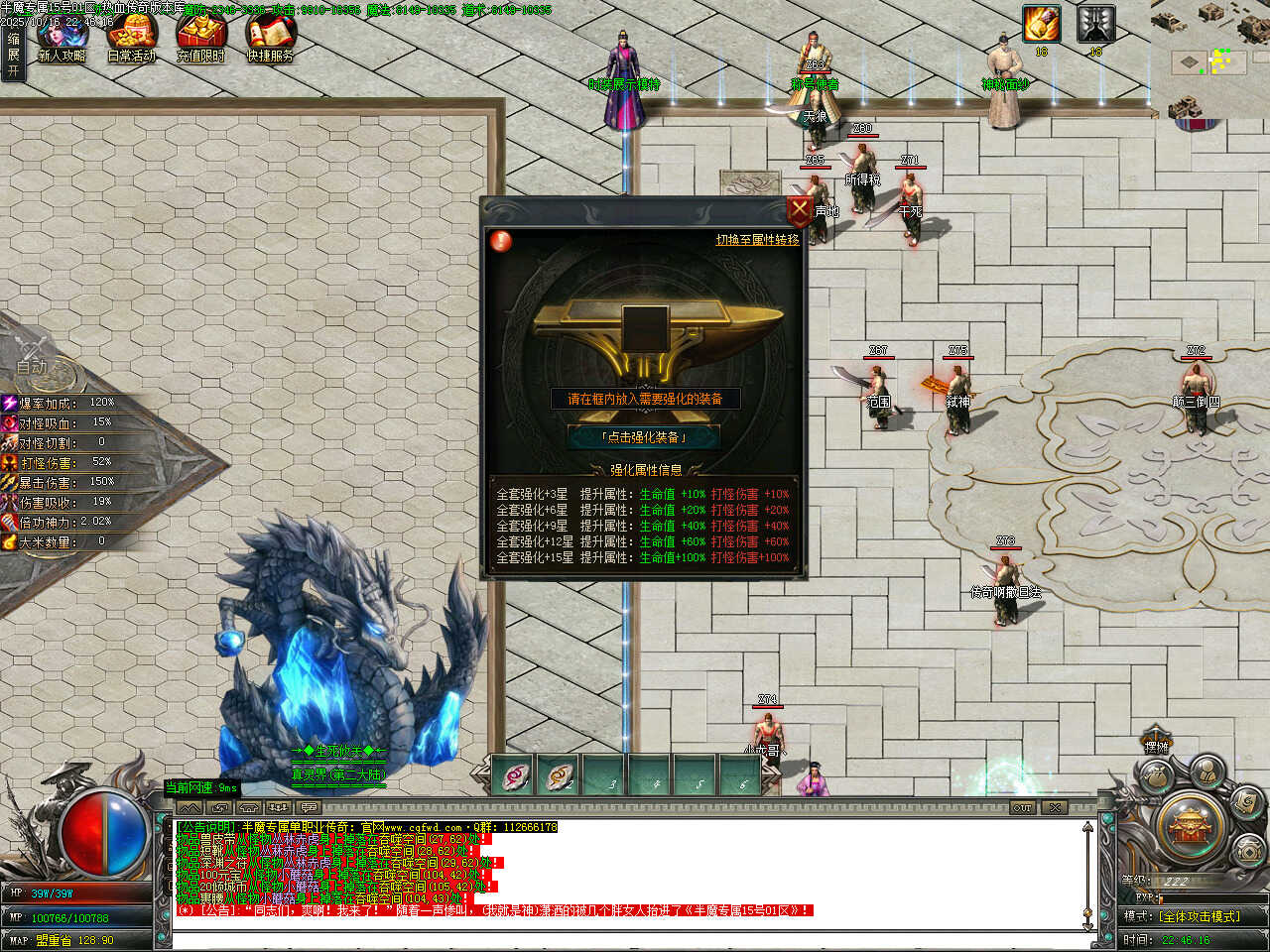Image resolution: width=1270 pixels, height=952 pixels.
Task: Close the equipment enhancement window
Action: (x=799, y=210)
